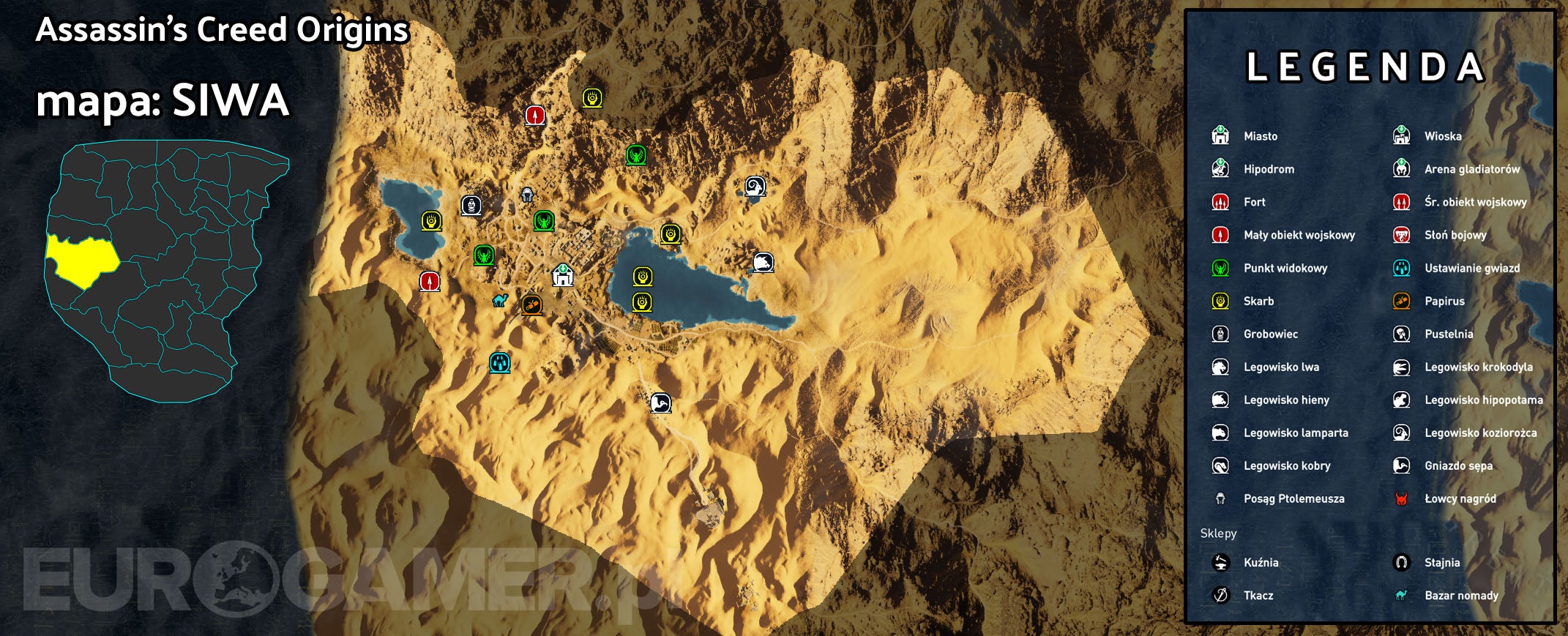Select the red Fort marker near the top

click(x=537, y=114)
